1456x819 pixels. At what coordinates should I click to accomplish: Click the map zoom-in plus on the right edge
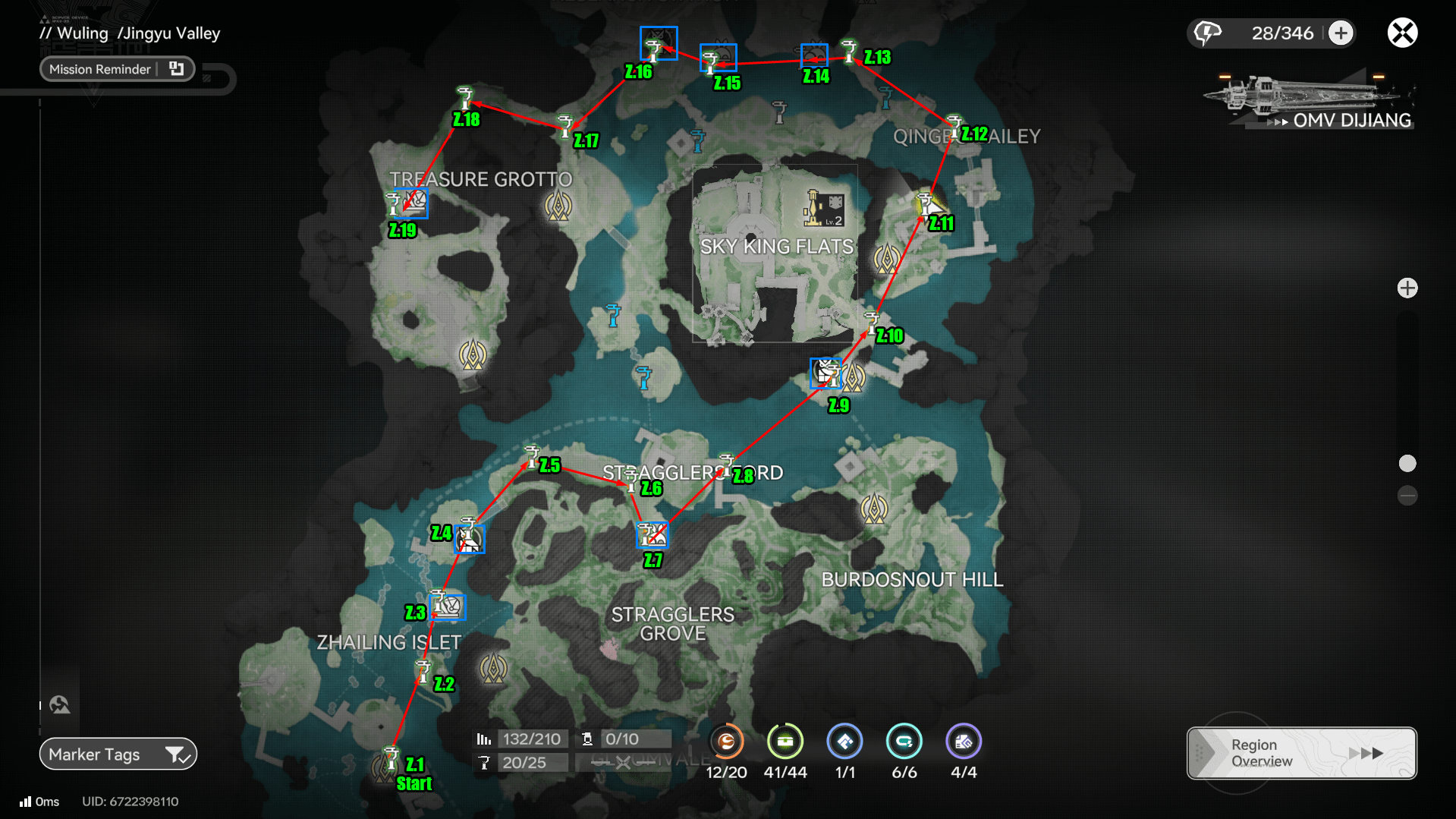(1408, 288)
